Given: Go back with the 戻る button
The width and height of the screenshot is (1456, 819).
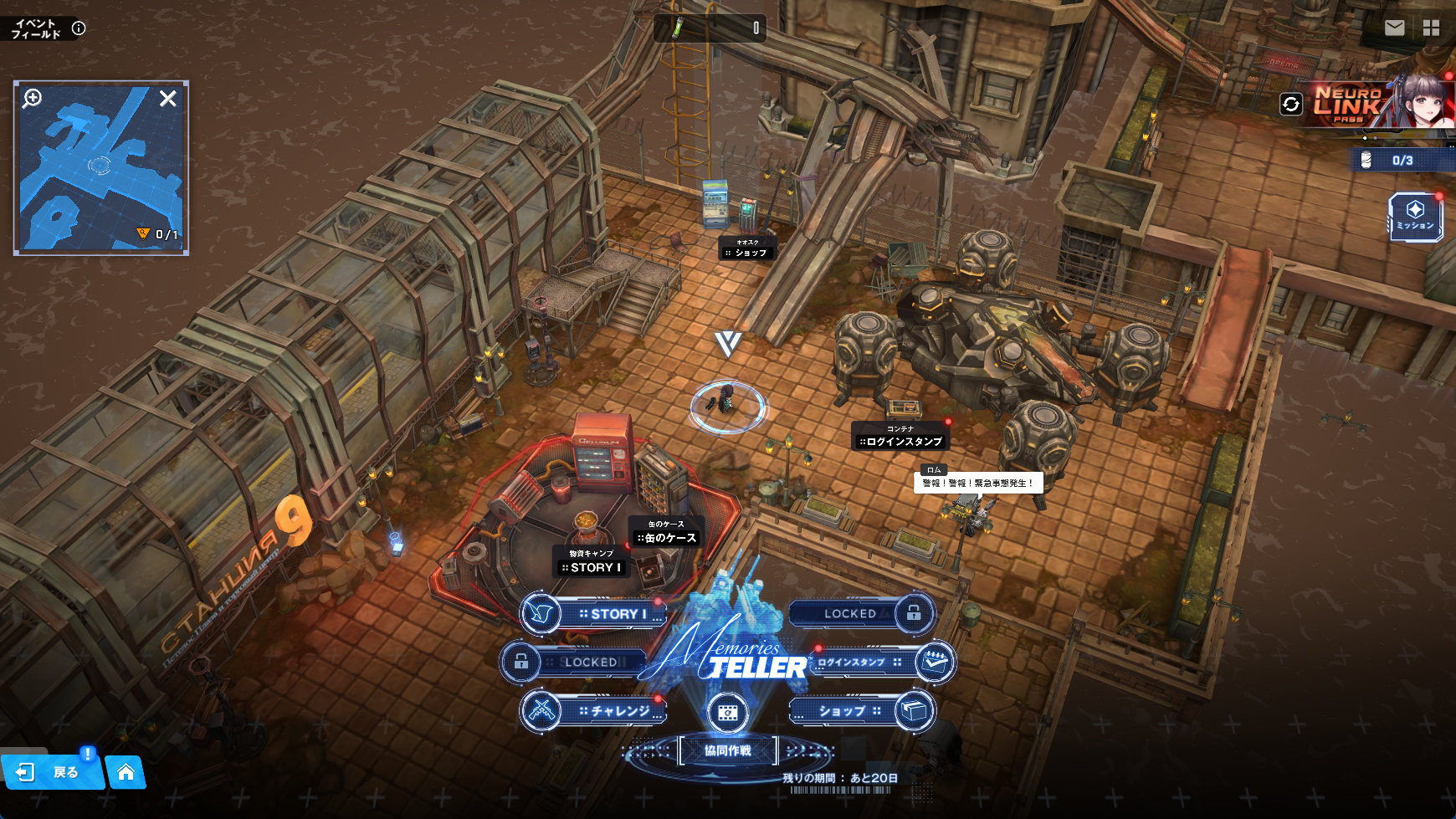Looking at the screenshot, I should pos(52,772).
